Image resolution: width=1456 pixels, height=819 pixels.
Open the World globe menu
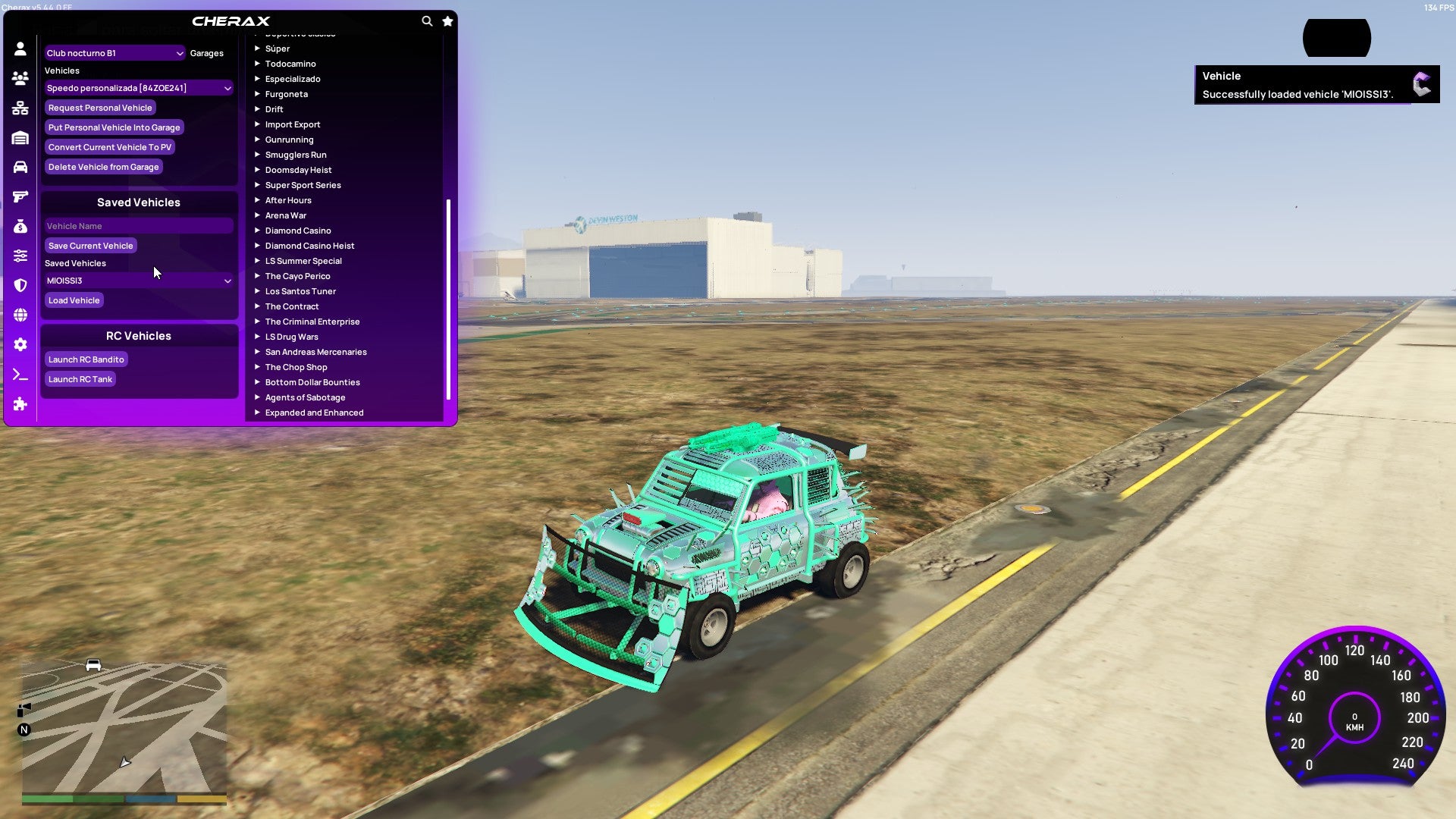[20, 314]
